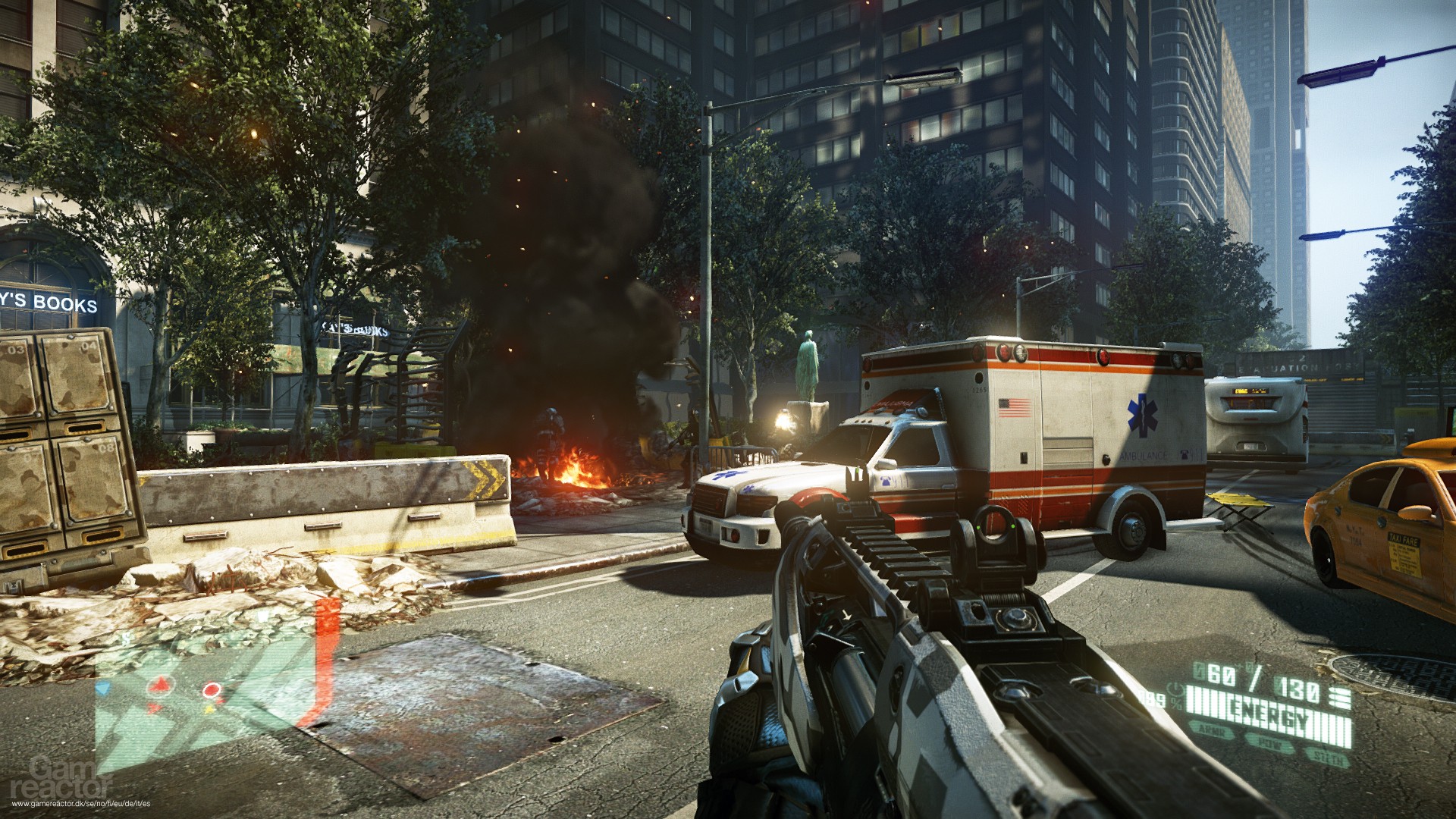Viewport: 1456px width, 819px height.
Task: Toggle the small red chevron marker on minimap
Action: [x=155, y=708]
